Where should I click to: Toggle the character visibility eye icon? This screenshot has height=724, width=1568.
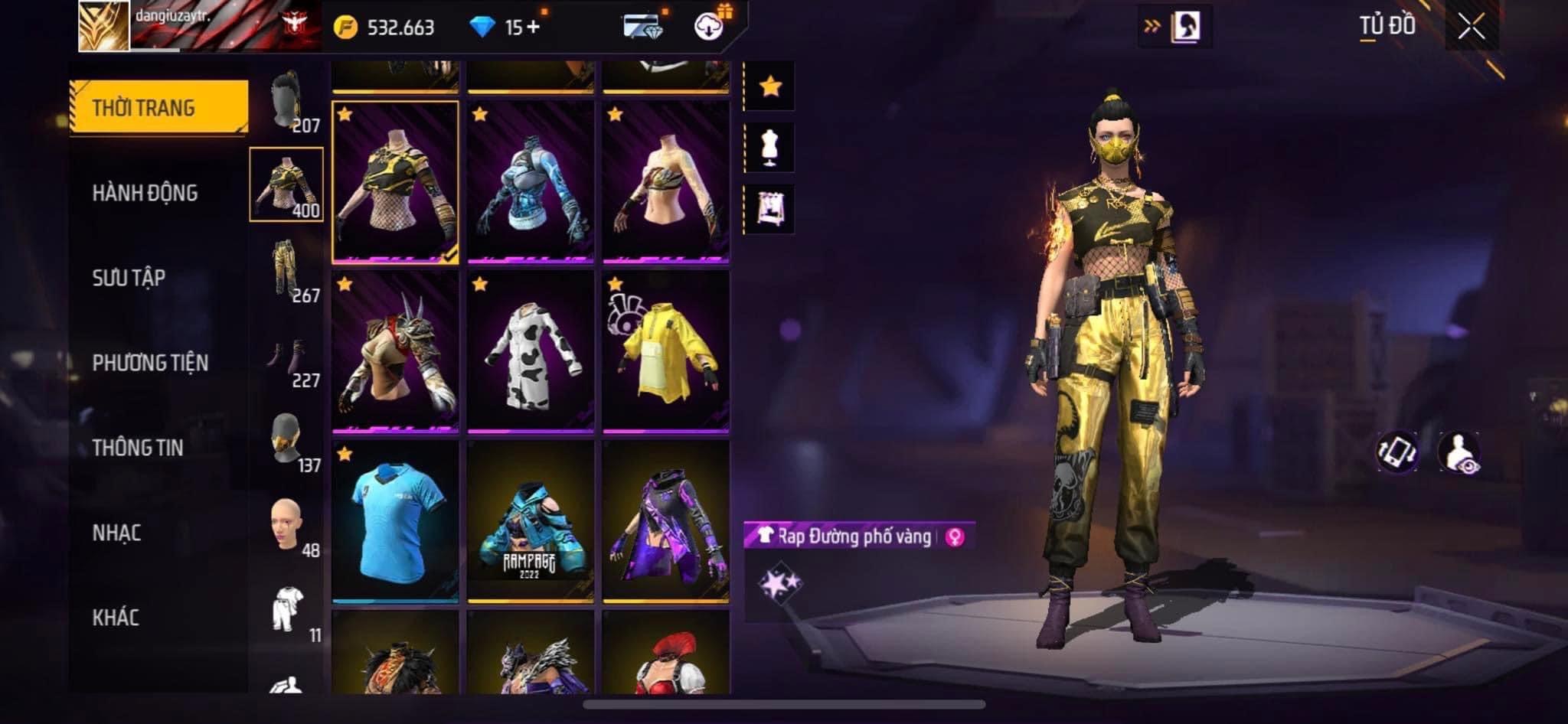click(1459, 452)
